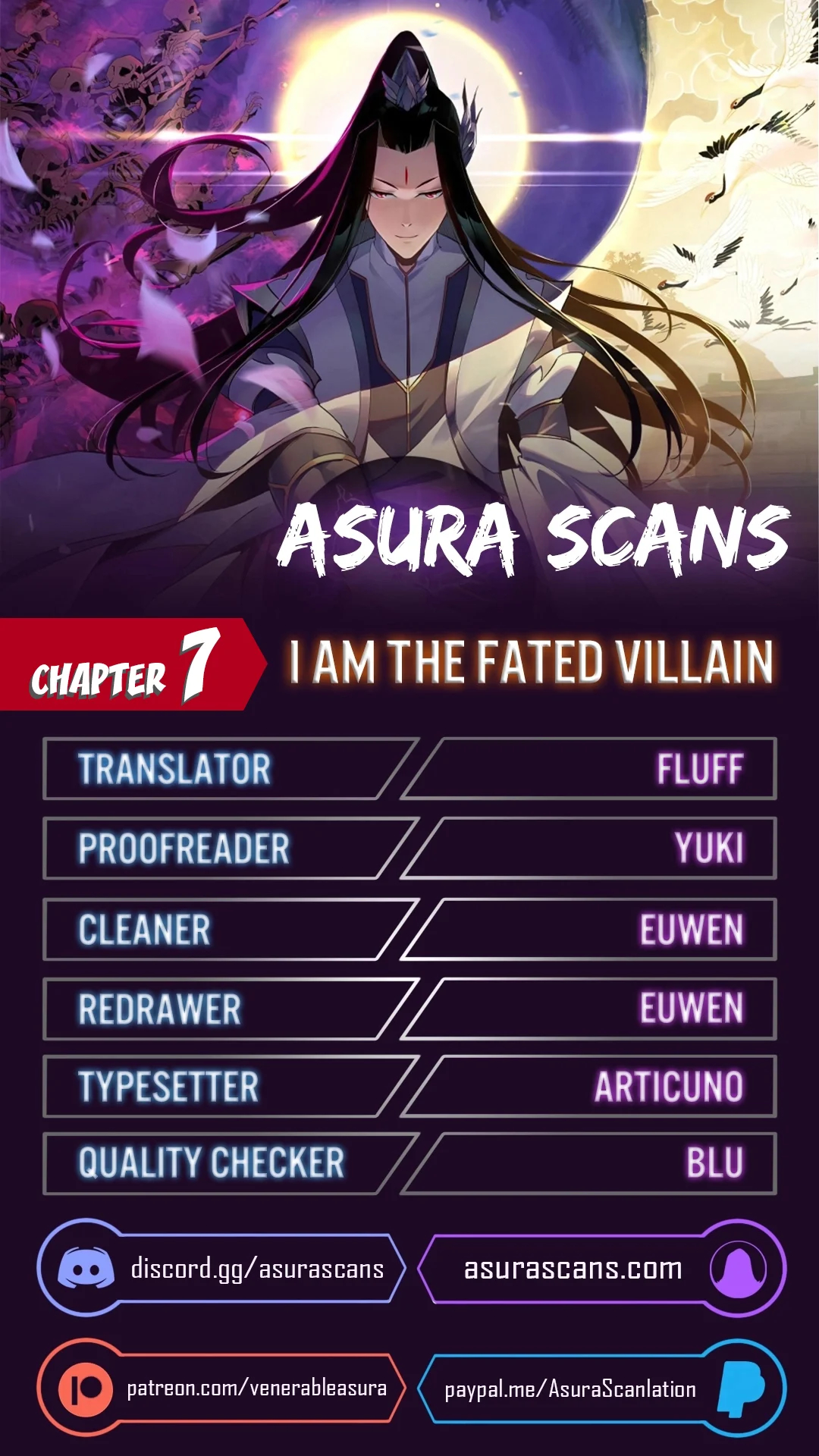Visit the asurascans.com website link

tap(573, 1269)
